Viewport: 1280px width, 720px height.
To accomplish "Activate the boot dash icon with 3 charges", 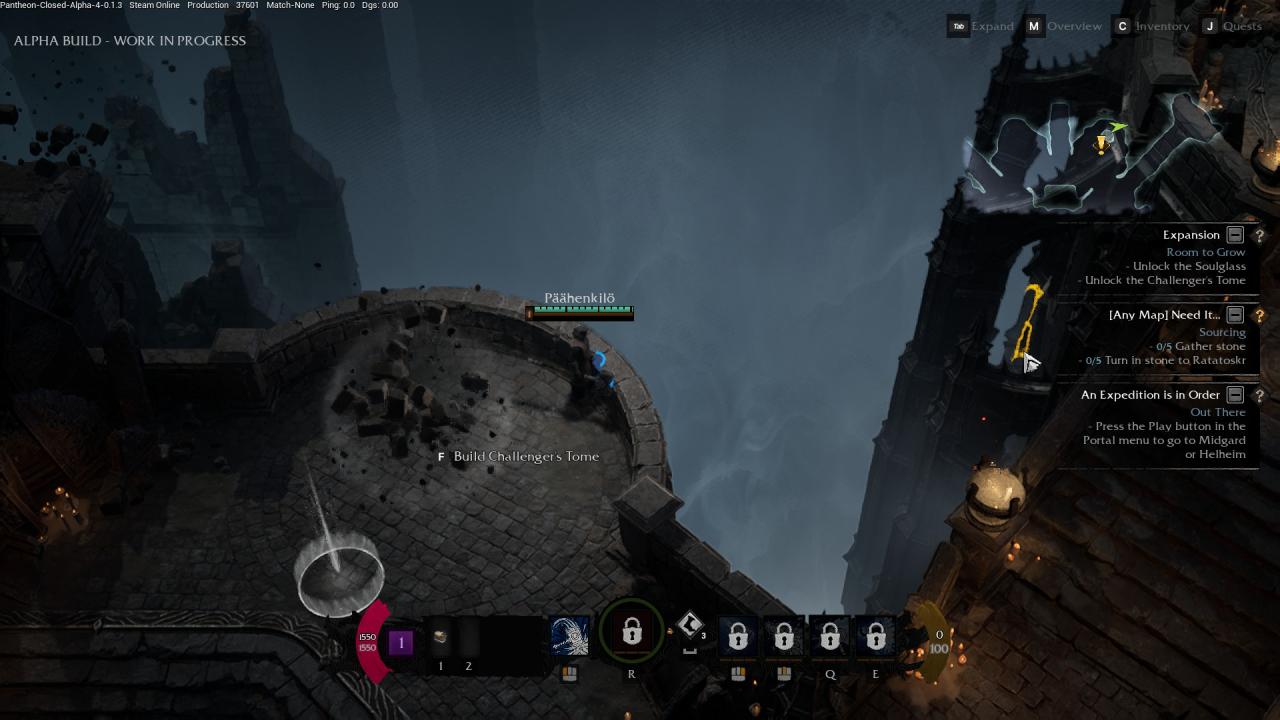I will [x=690, y=627].
